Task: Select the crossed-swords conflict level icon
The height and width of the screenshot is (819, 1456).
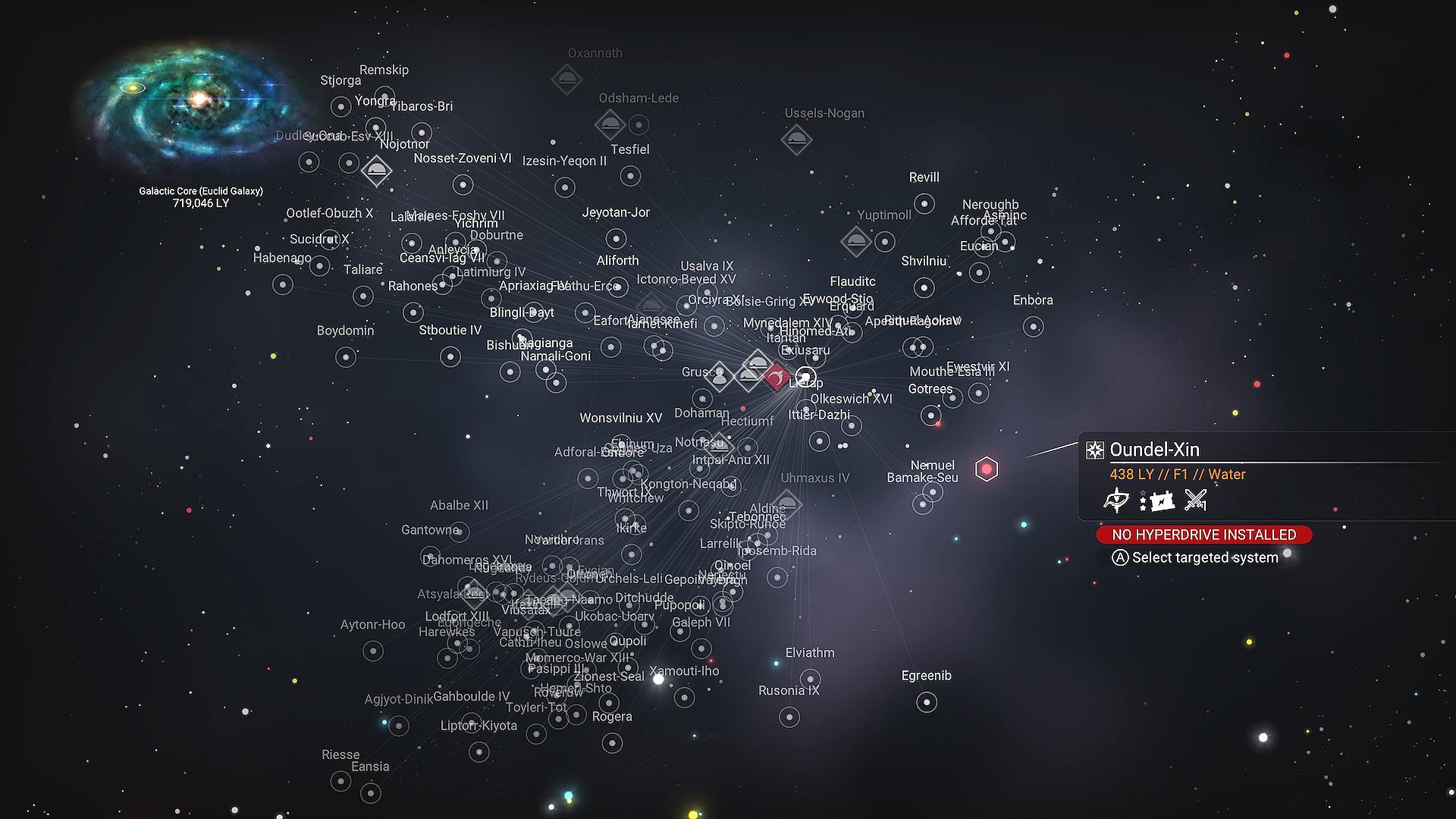Action: pyautogui.click(x=1194, y=499)
